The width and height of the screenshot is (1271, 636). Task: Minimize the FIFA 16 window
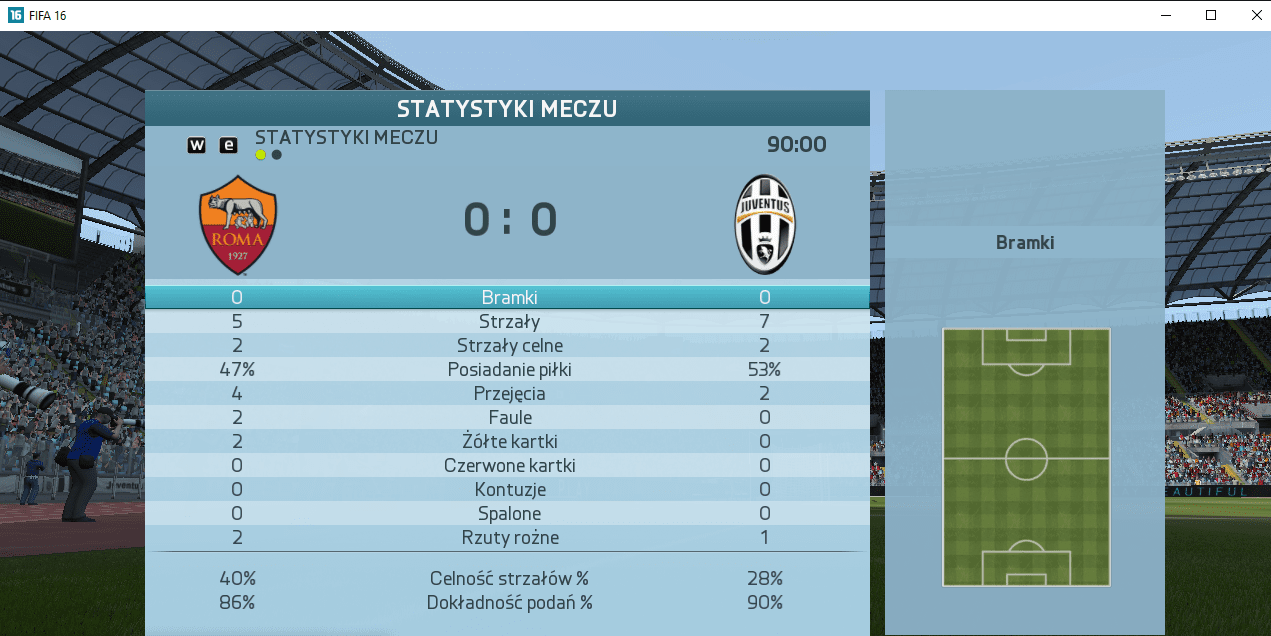coord(1166,15)
